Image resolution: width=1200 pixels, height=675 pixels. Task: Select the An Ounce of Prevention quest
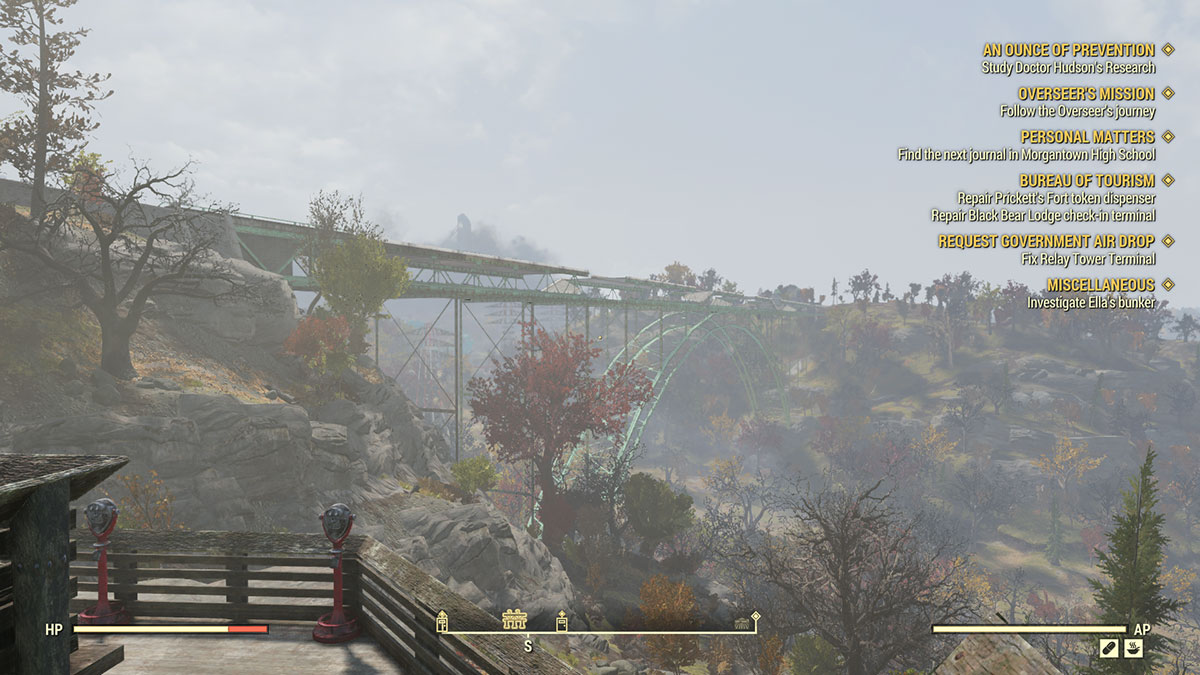(1068, 50)
